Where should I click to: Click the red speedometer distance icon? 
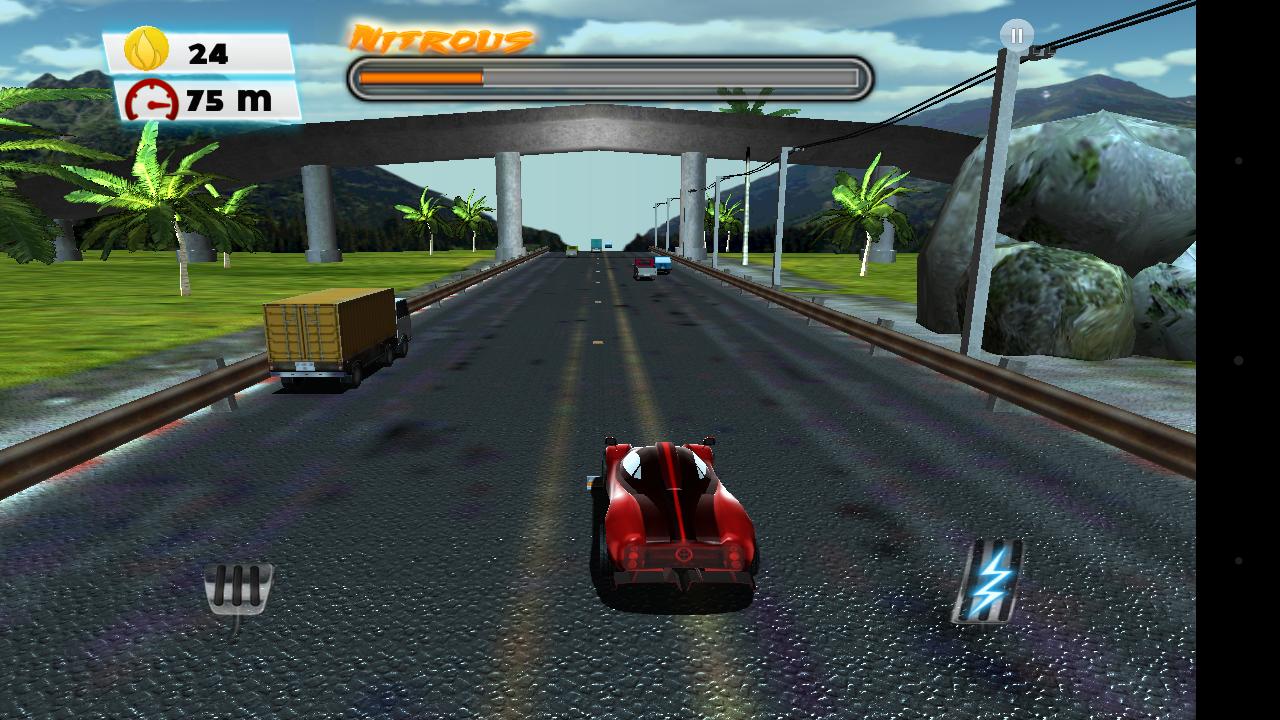[150, 98]
